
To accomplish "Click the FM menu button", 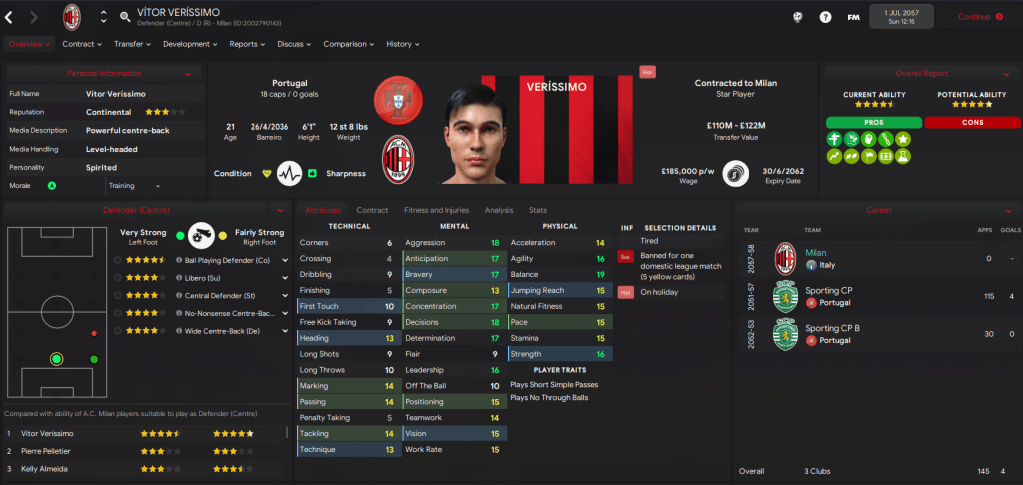I will point(853,17).
